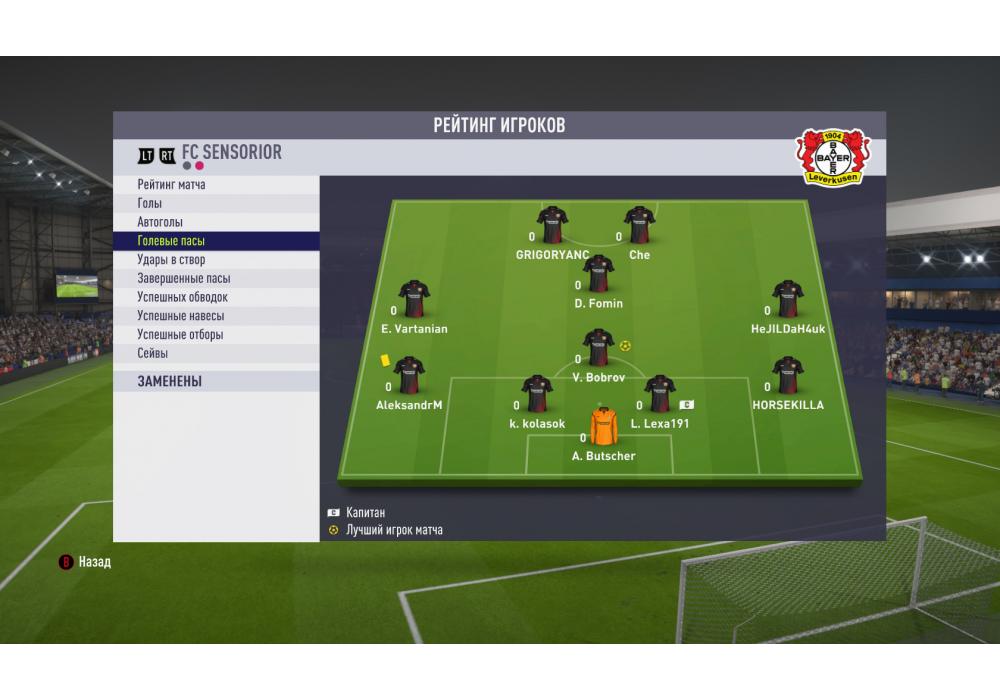Pick player V. Bobrov's shirt
Viewport: 1000px width, 700px height.
point(599,348)
